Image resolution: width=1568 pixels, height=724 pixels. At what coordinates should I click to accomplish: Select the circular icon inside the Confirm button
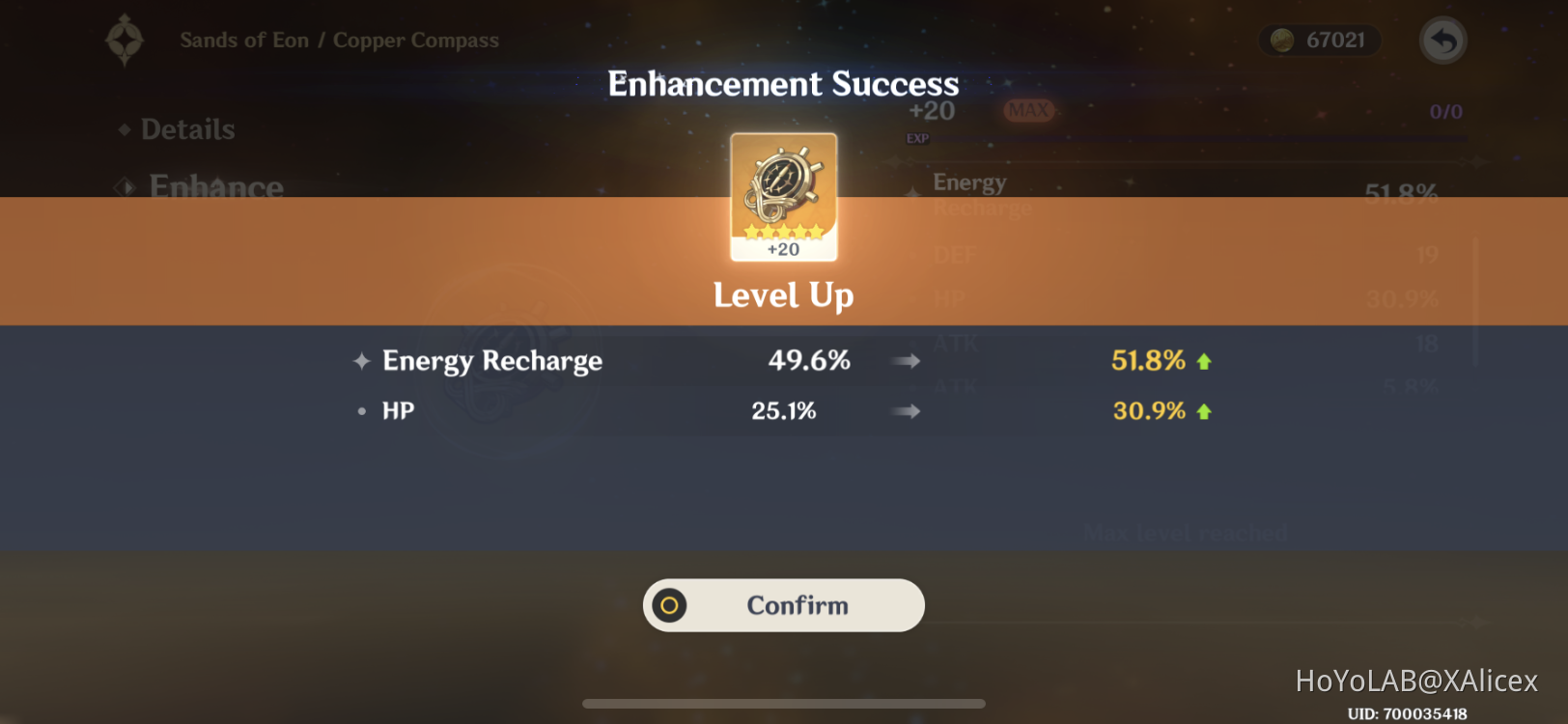669,605
